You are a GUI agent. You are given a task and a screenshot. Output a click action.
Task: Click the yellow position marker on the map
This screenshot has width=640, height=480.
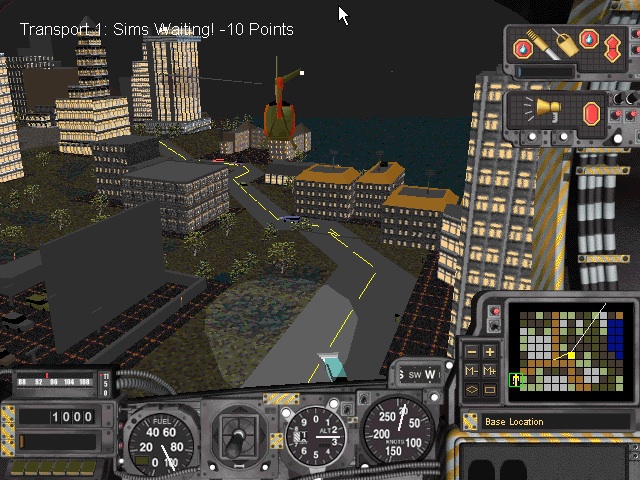point(571,355)
